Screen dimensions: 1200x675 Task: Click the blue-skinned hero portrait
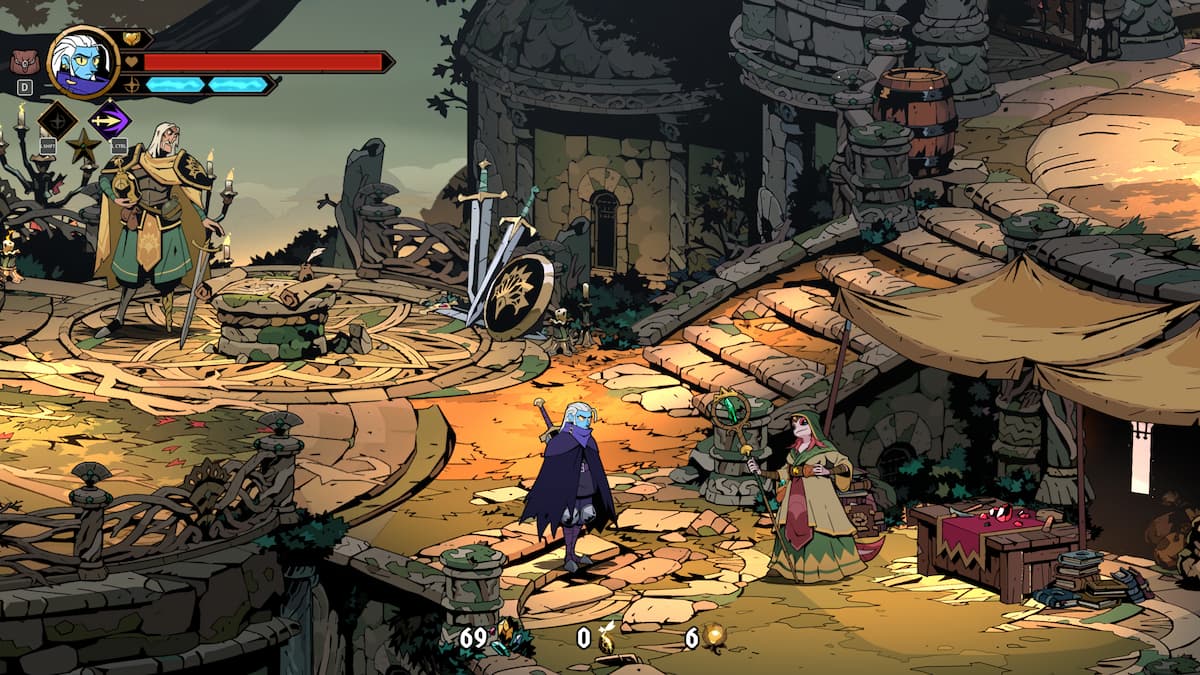click(82, 62)
